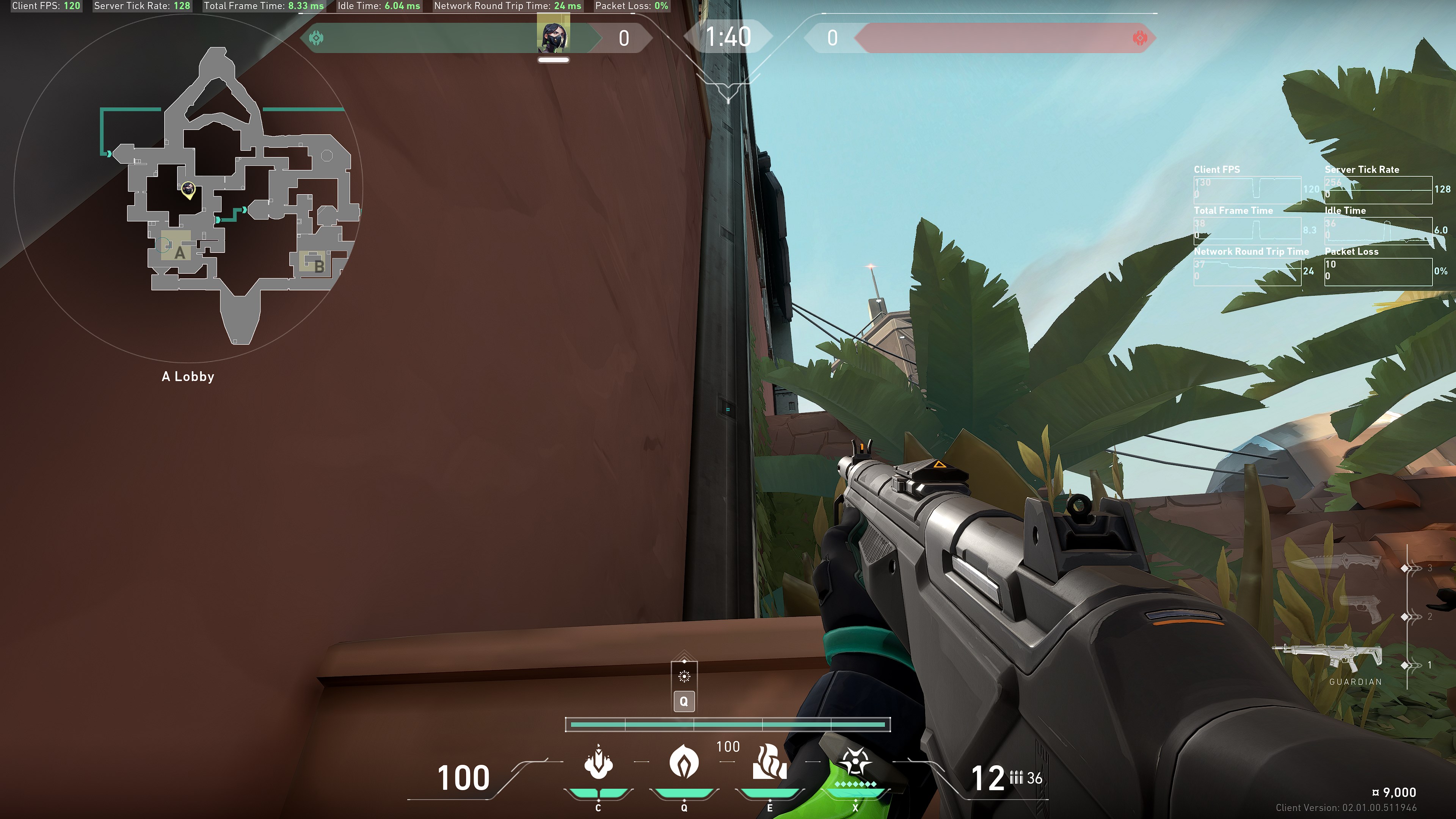The image size is (1456, 819).
Task: Activate the Viper's Pit ultimate icon
Action: click(855, 763)
